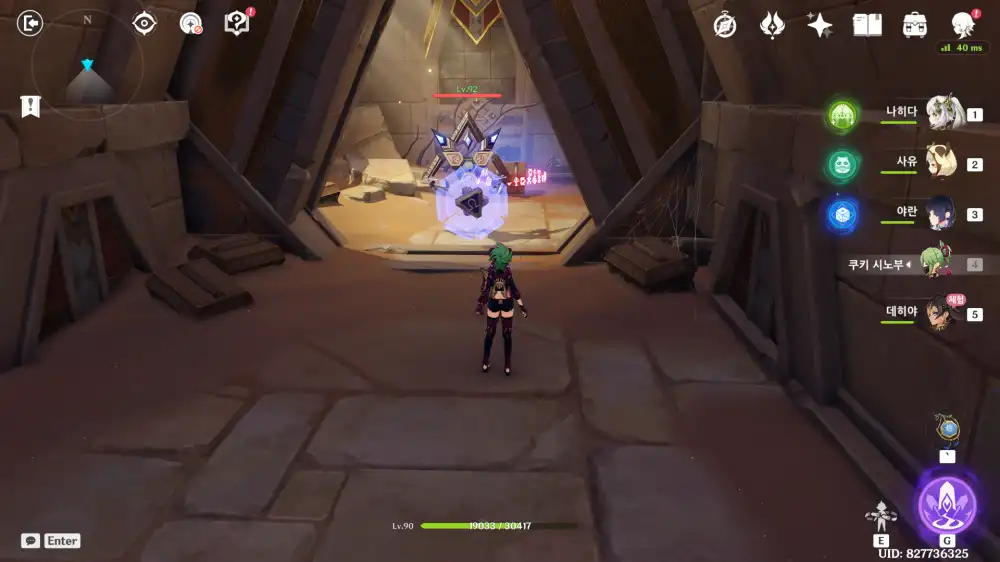Open the Paimon menu icon
Viewport: 1000px width, 562px height.
962,24
